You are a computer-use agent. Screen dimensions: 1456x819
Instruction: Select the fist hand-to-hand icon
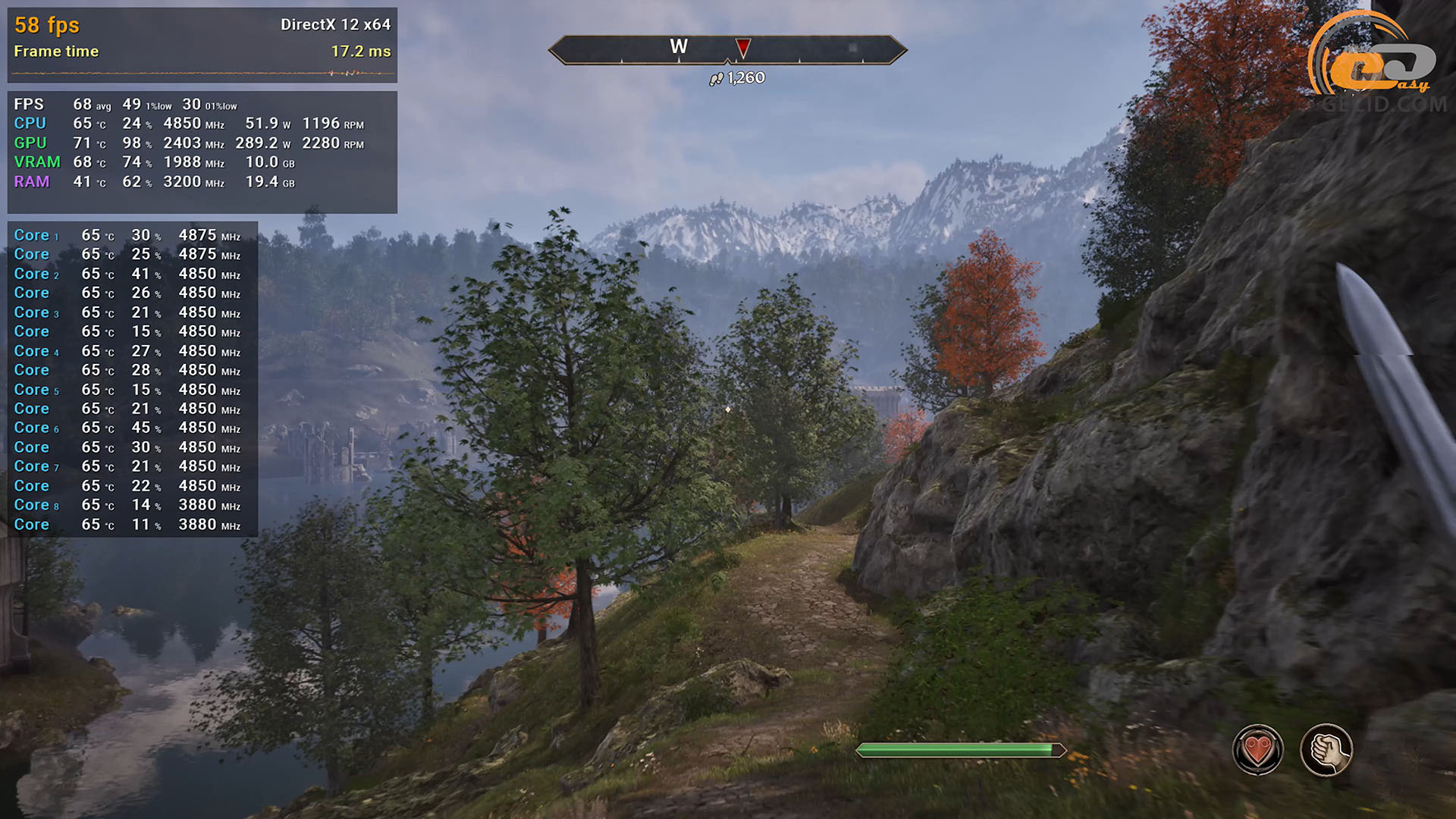coord(1326,750)
